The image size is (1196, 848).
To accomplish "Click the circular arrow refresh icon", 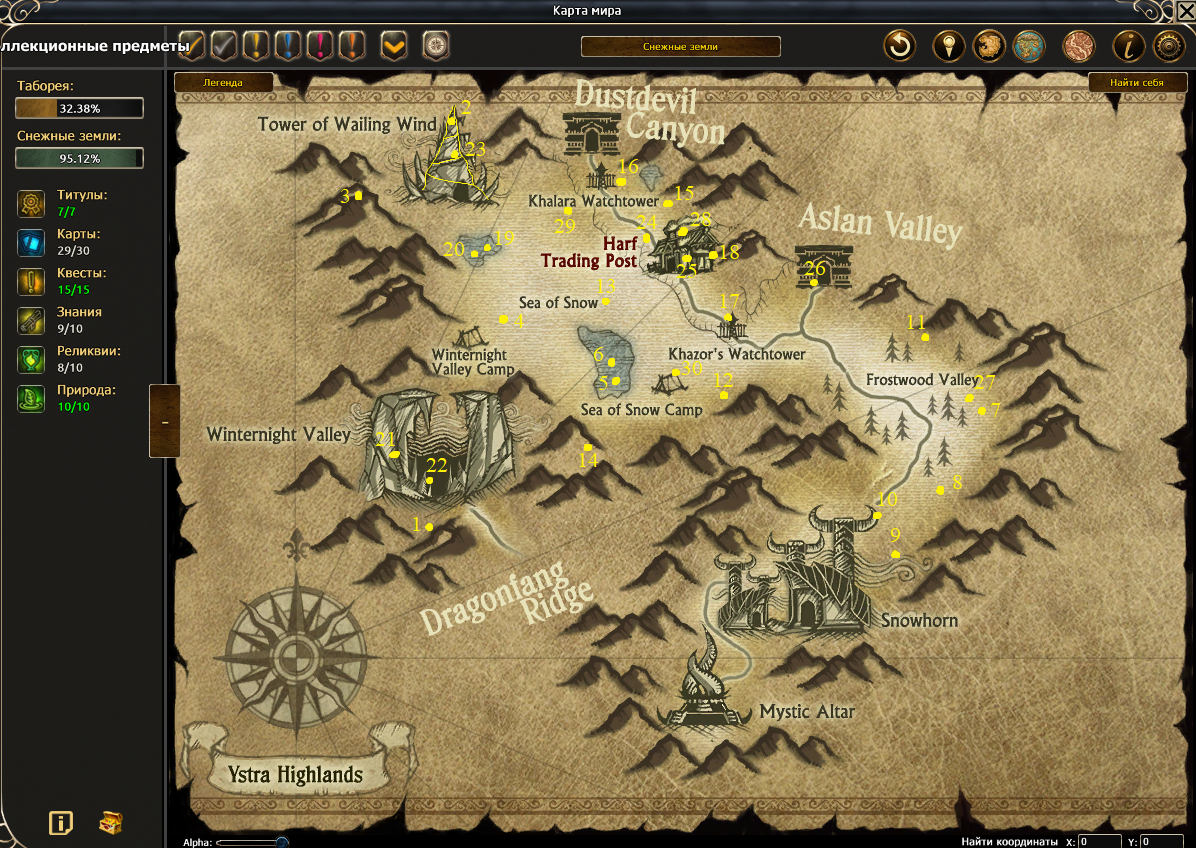I will tap(900, 46).
